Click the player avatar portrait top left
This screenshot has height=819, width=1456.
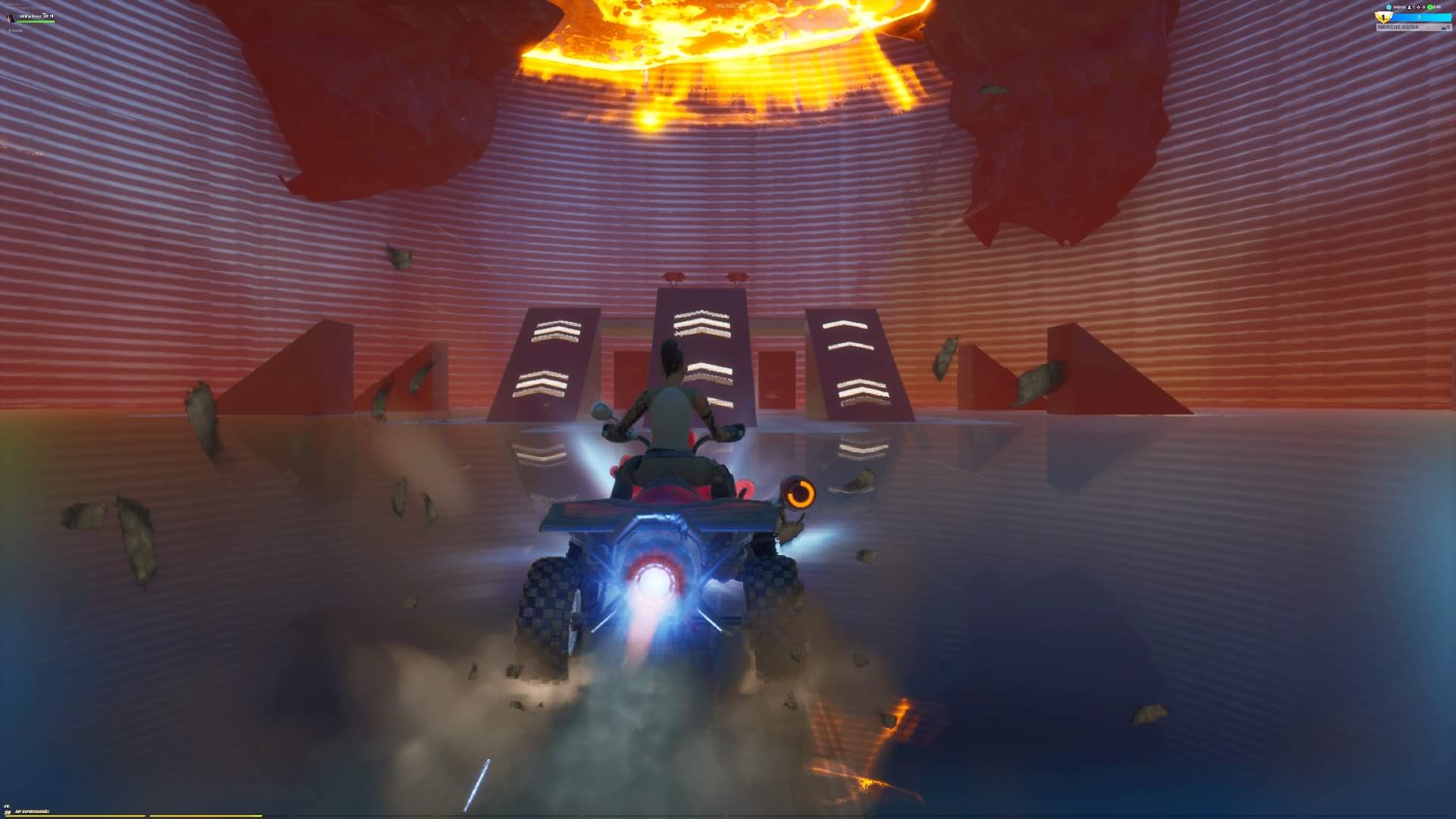pyautogui.click(x=9, y=17)
